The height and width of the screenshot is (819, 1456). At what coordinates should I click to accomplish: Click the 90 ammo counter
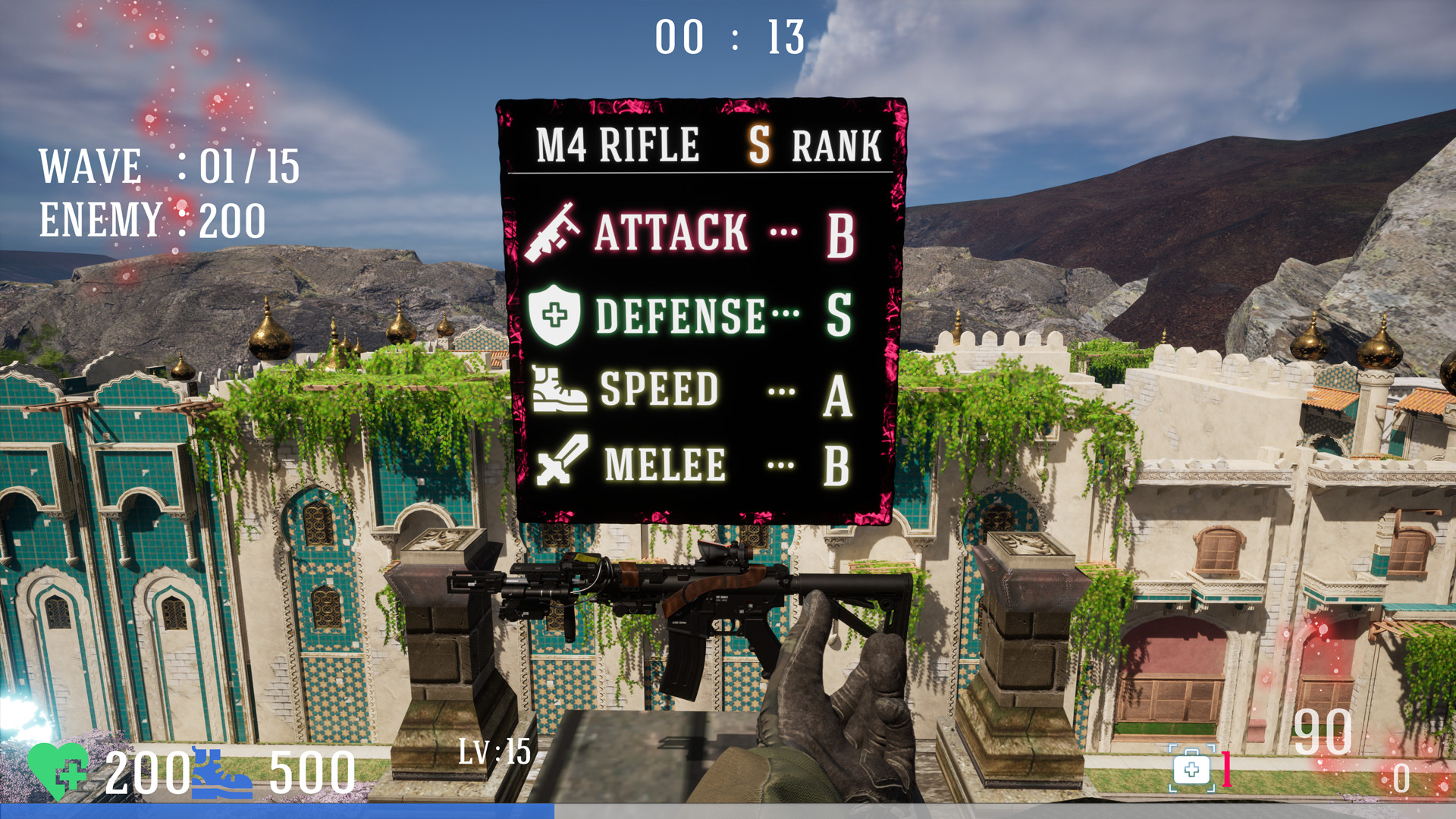pos(1323,730)
